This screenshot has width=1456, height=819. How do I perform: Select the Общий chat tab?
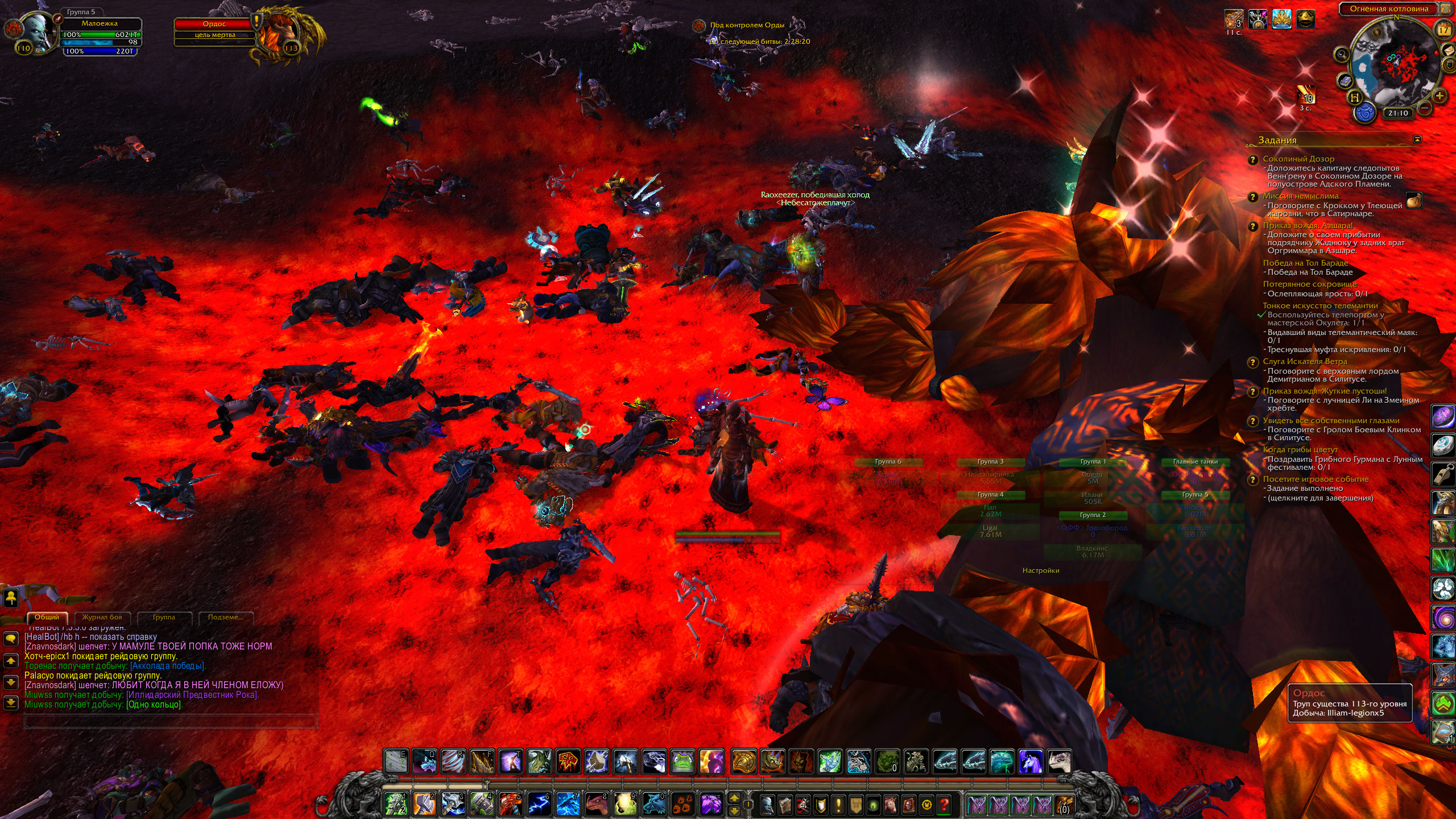(x=47, y=617)
